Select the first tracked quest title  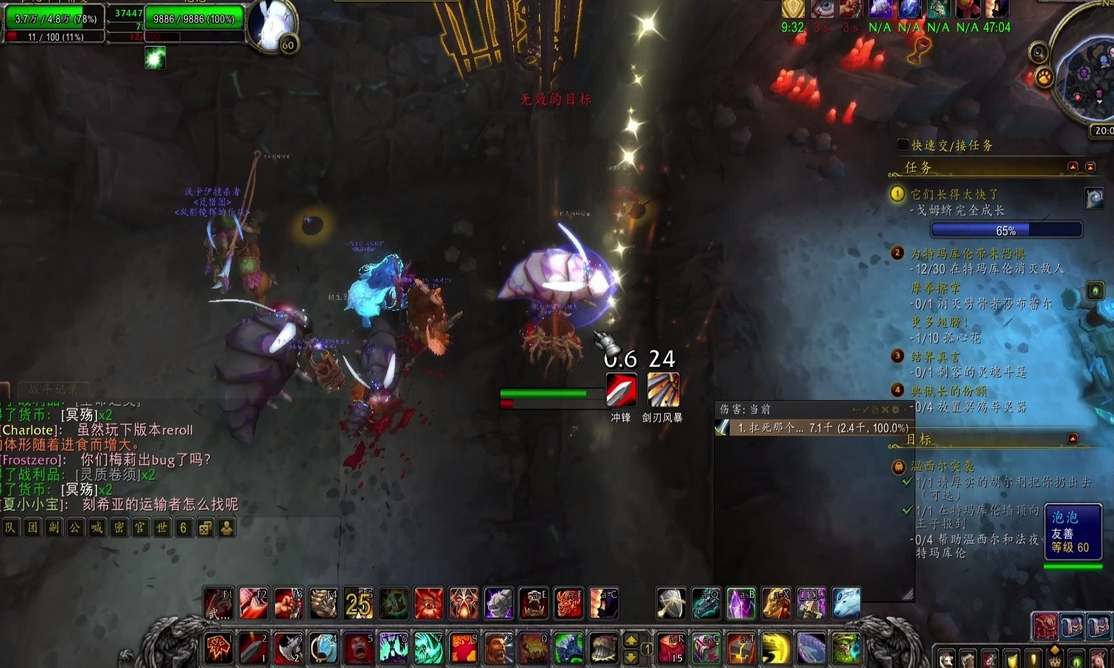click(x=952, y=194)
